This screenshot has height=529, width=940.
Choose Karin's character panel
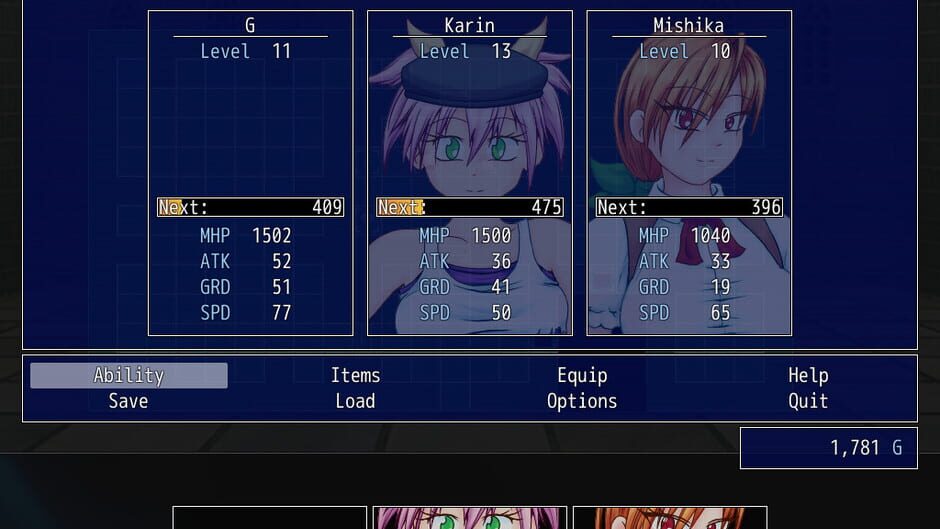coord(470,173)
